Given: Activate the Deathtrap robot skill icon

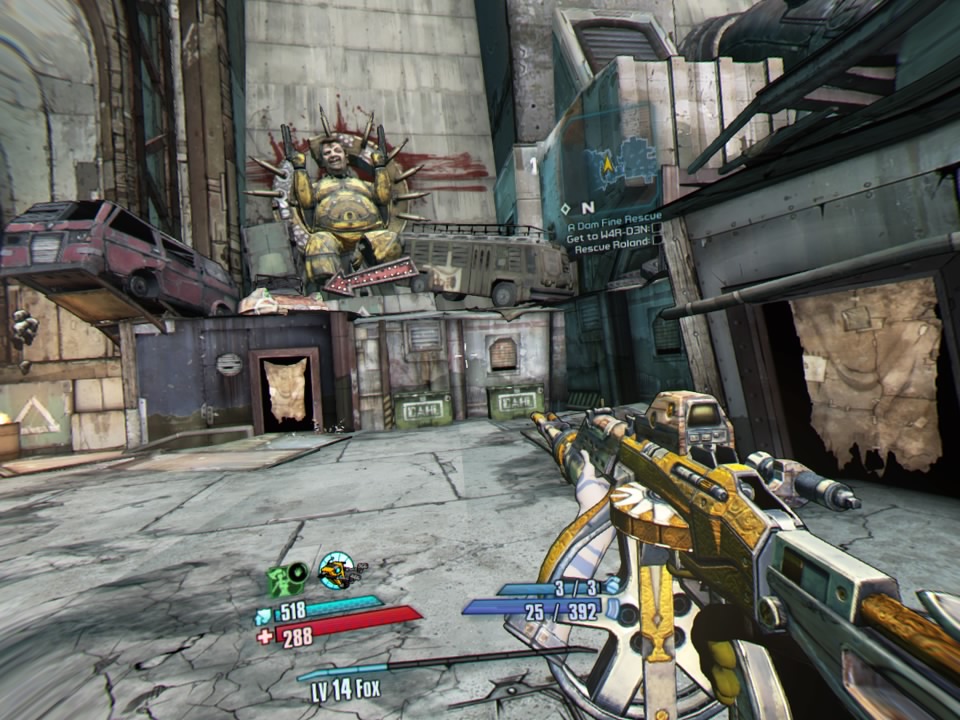Looking at the screenshot, I should pos(336,570).
